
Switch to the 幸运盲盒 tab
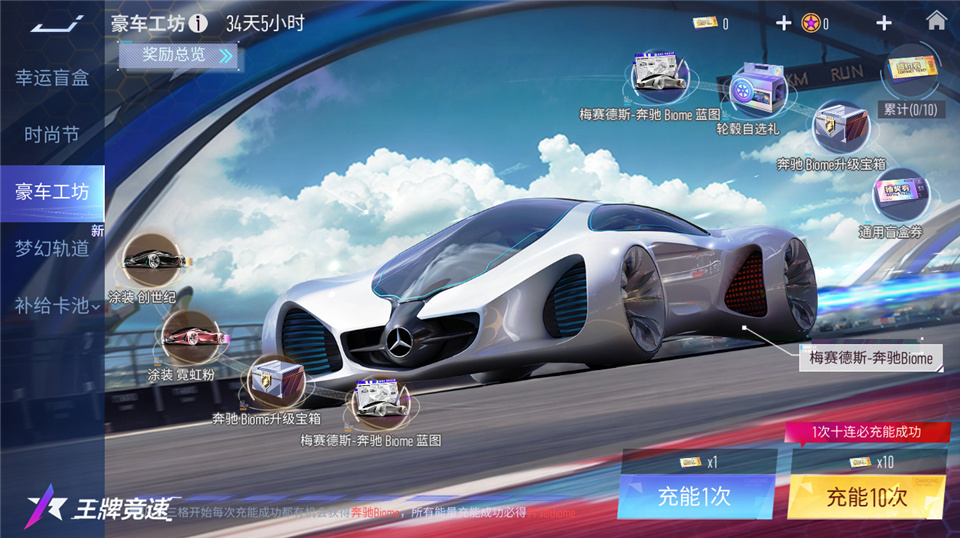pyautogui.click(x=52, y=78)
